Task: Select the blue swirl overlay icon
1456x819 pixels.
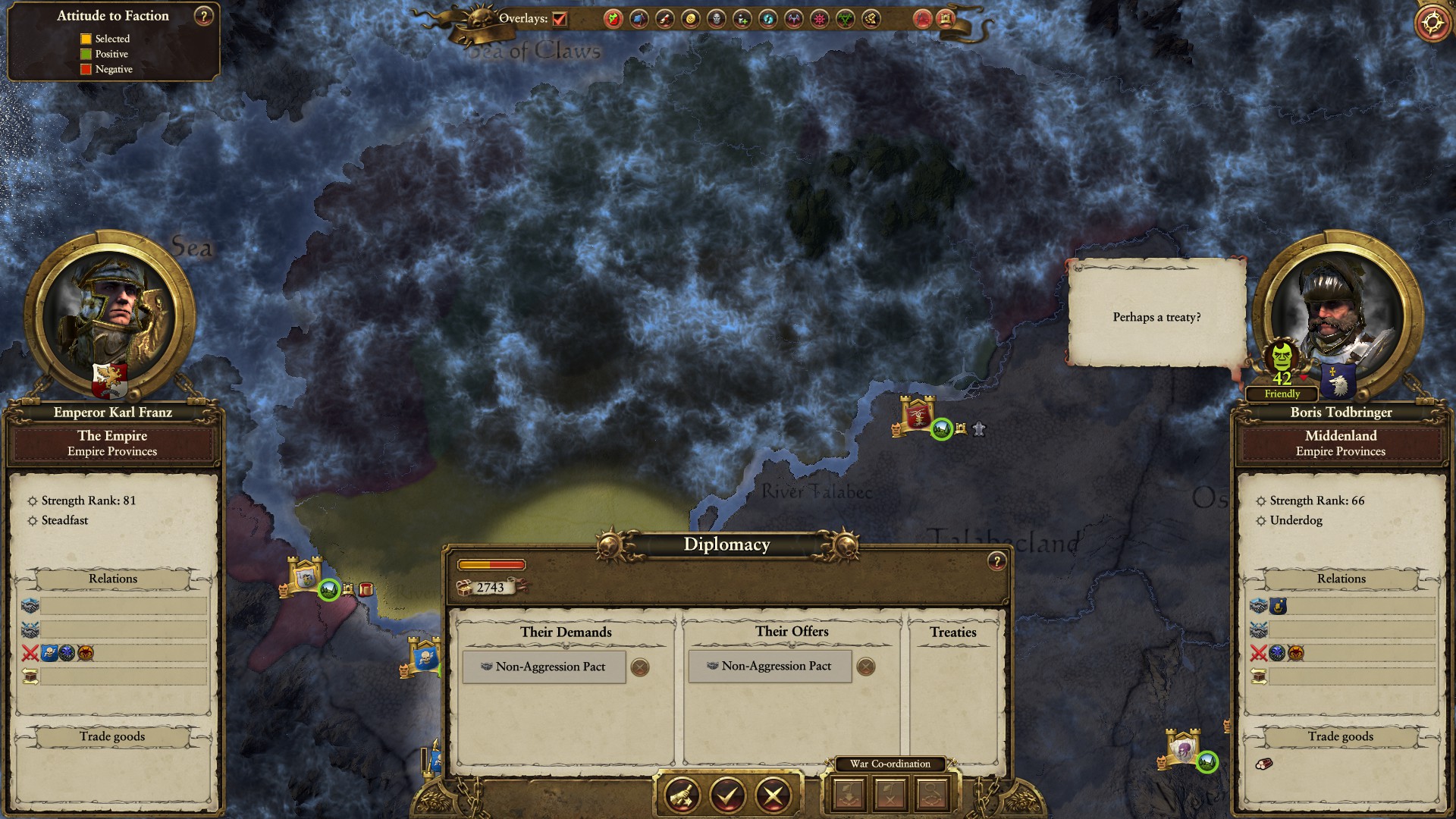Action: tap(767, 19)
